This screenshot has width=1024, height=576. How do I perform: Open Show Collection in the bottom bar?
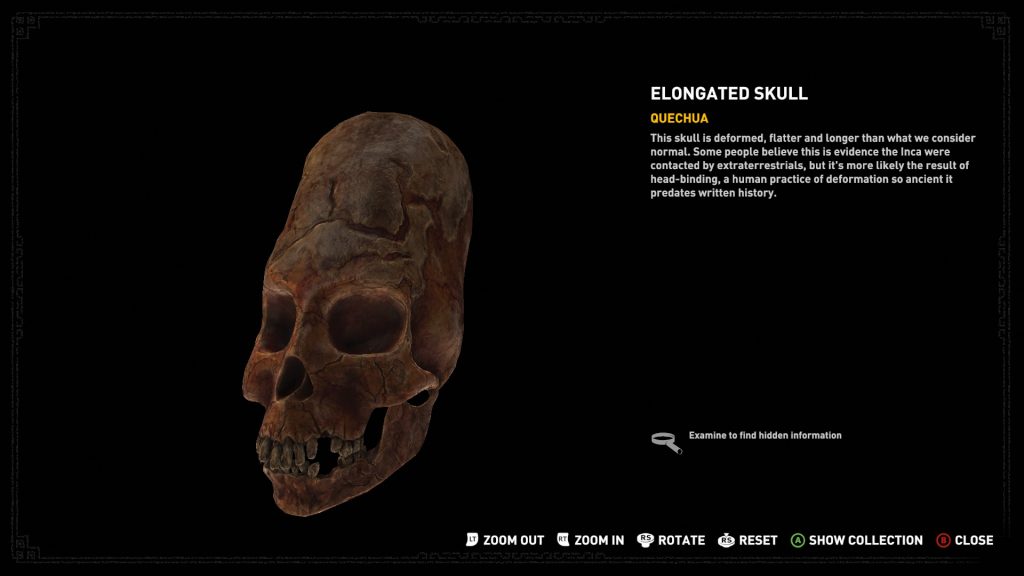pos(856,540)
